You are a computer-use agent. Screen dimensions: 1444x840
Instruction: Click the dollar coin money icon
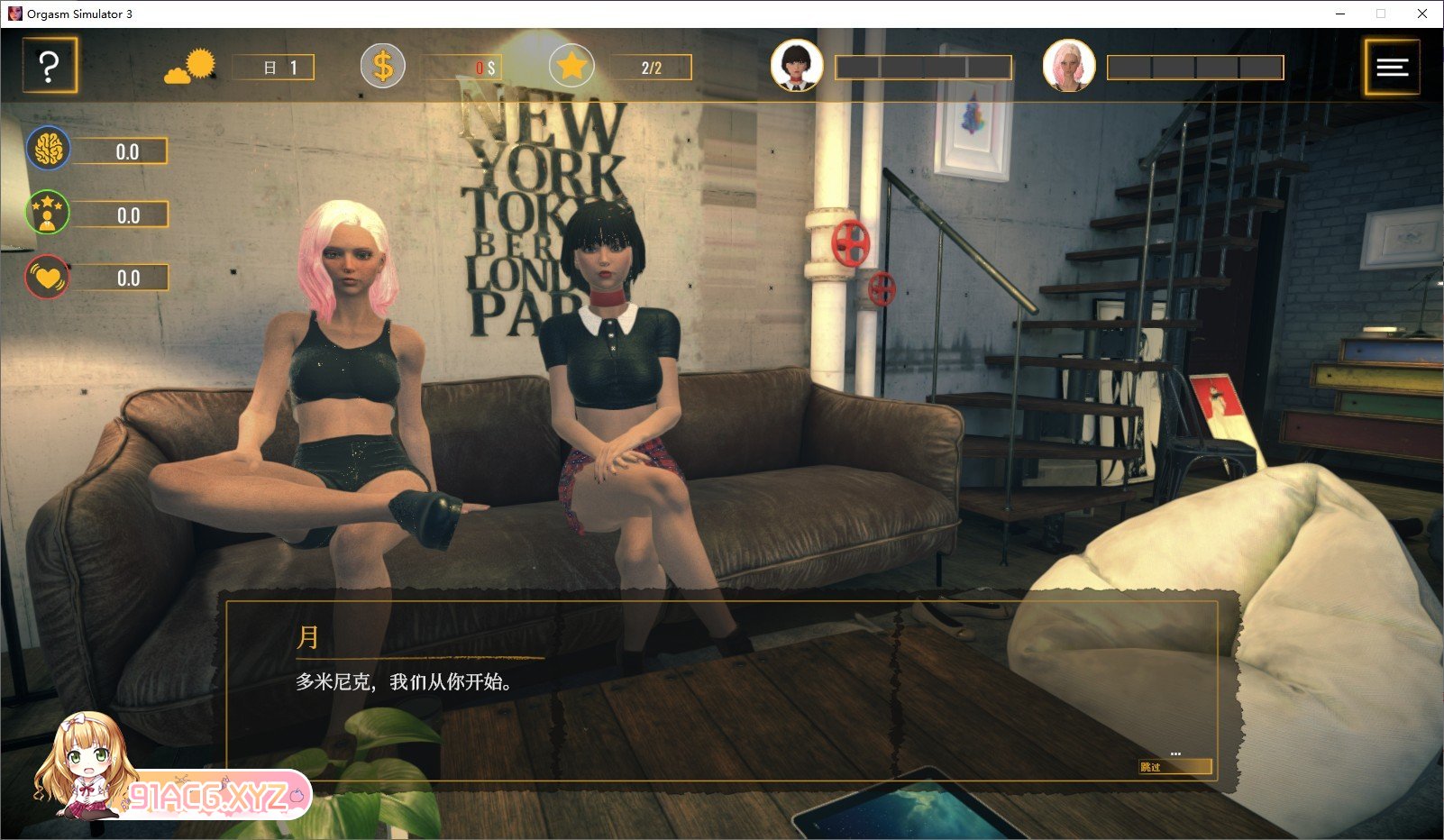[x=383, y=67]
